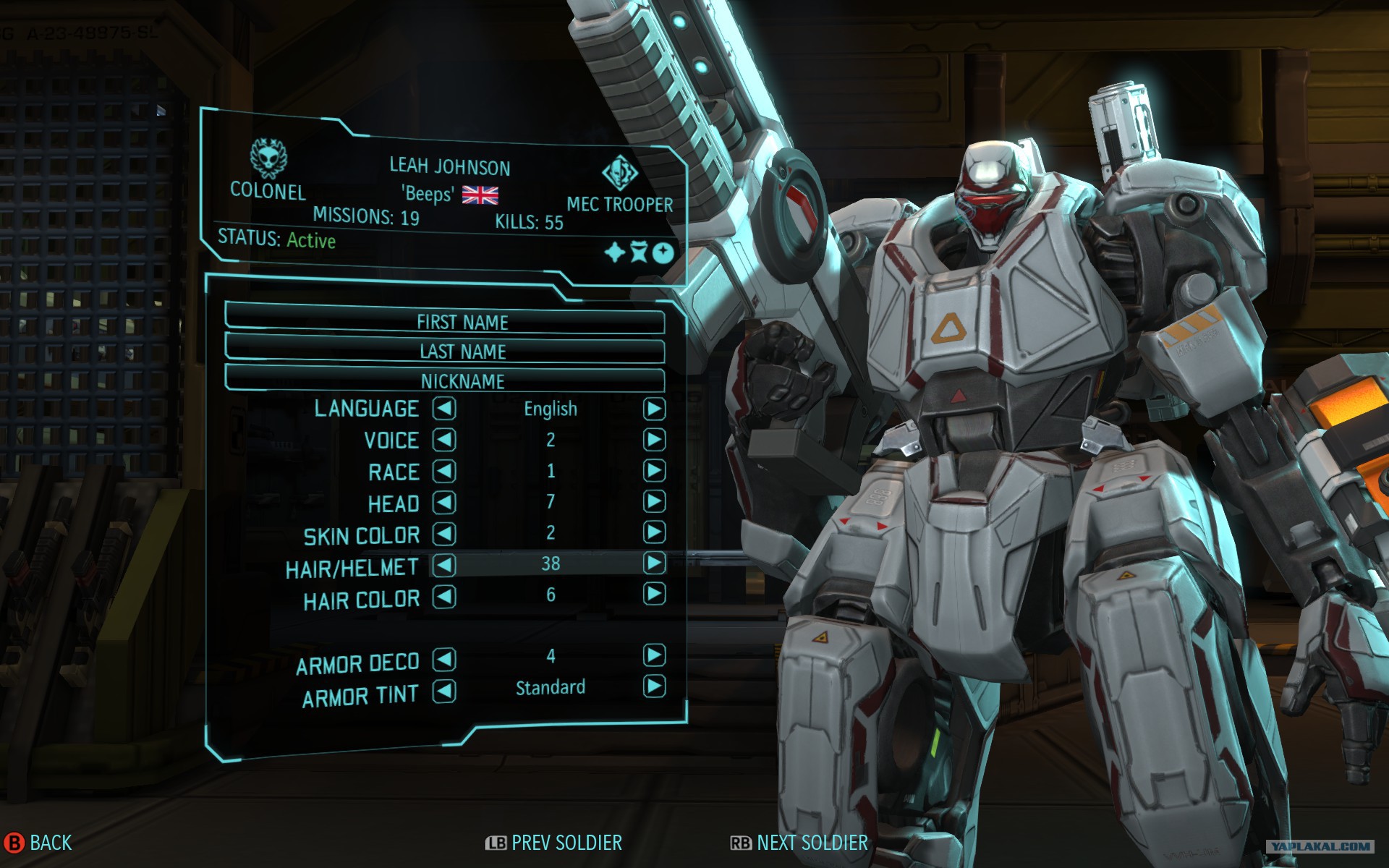Image resolution: width=1389 pixels, height=868 pixels.
Task: Show the Next Soldier
Action: (799, 843)
